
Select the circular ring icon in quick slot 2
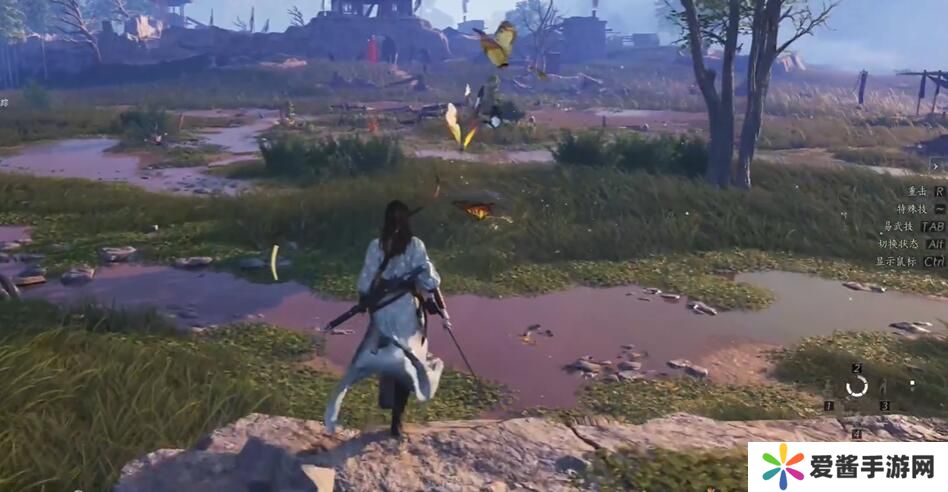[857, 387]
